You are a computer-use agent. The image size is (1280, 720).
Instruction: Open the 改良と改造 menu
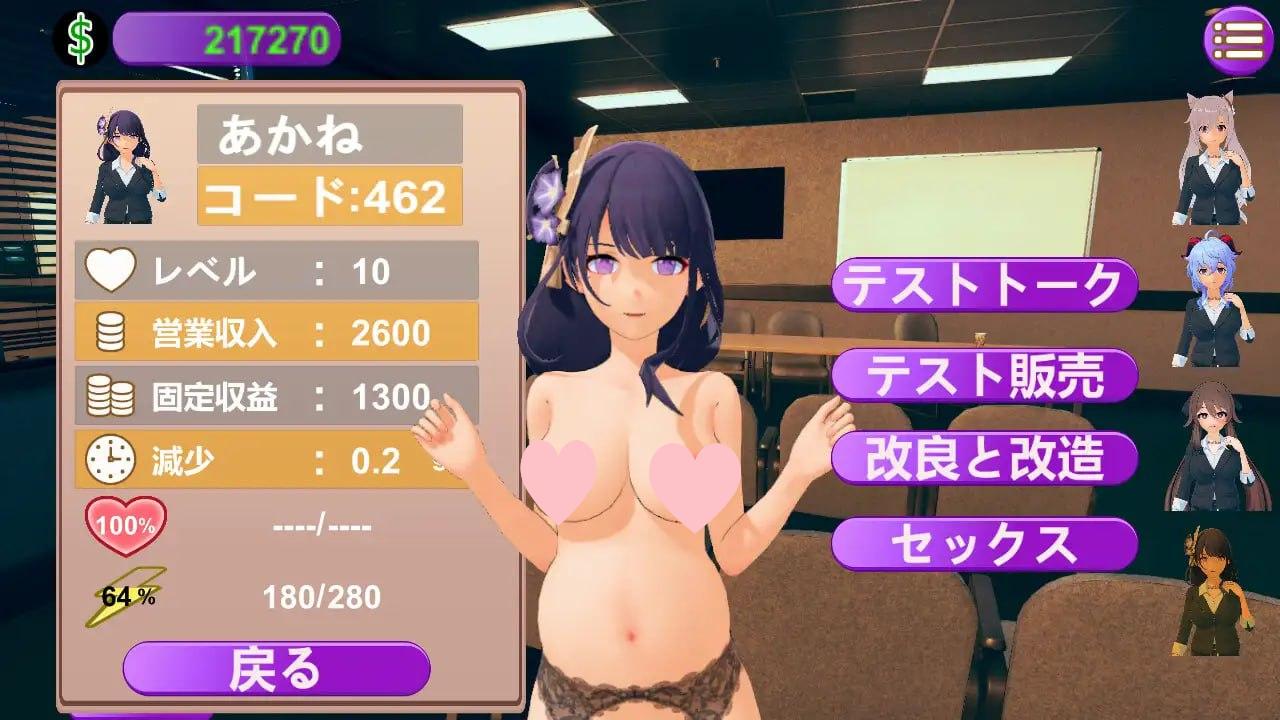(984, 459)
